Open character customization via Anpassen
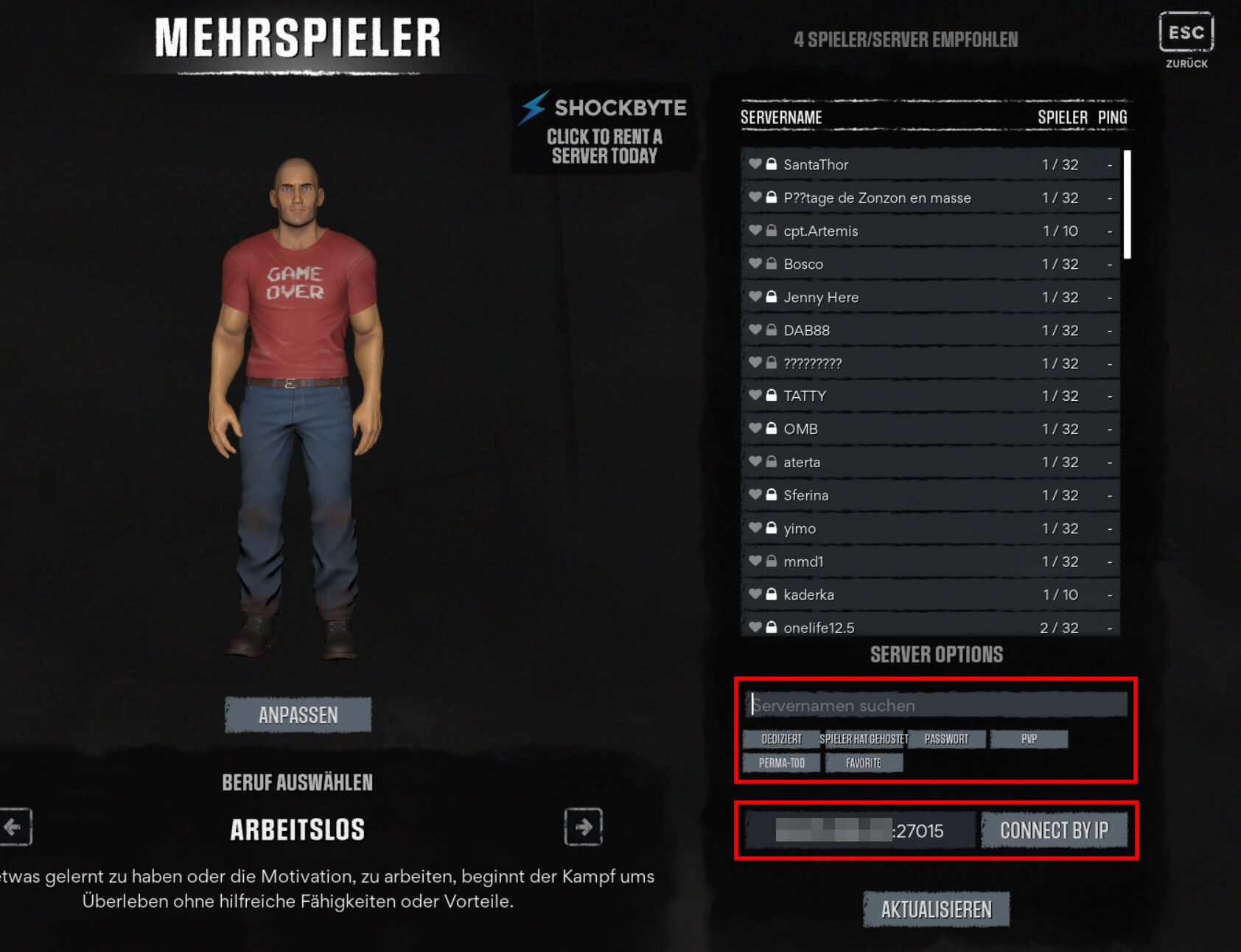The width and height of the screenshot is (1241, 952). coord(298,715)
